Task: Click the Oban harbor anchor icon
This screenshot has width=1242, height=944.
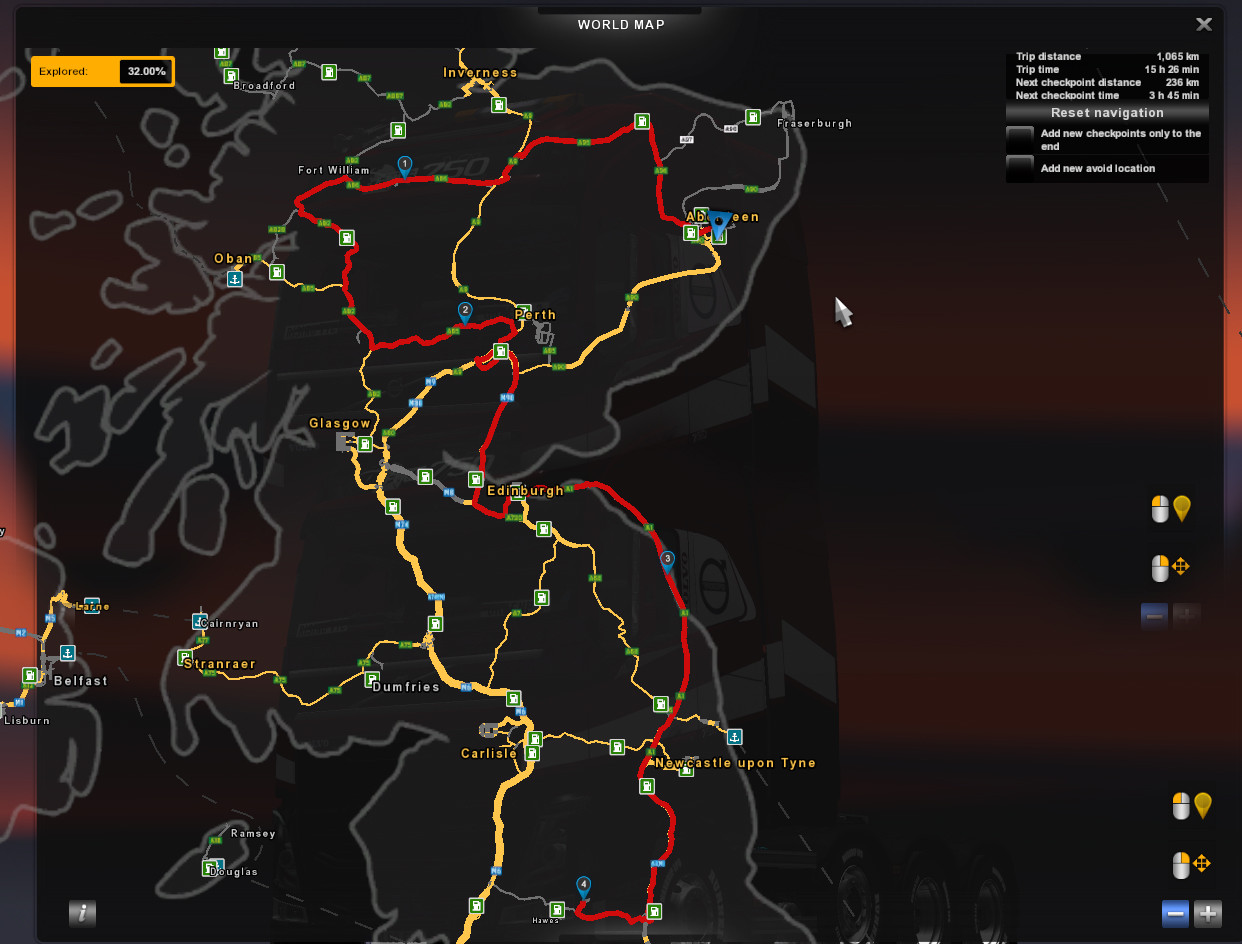Action: coord(234,278)
